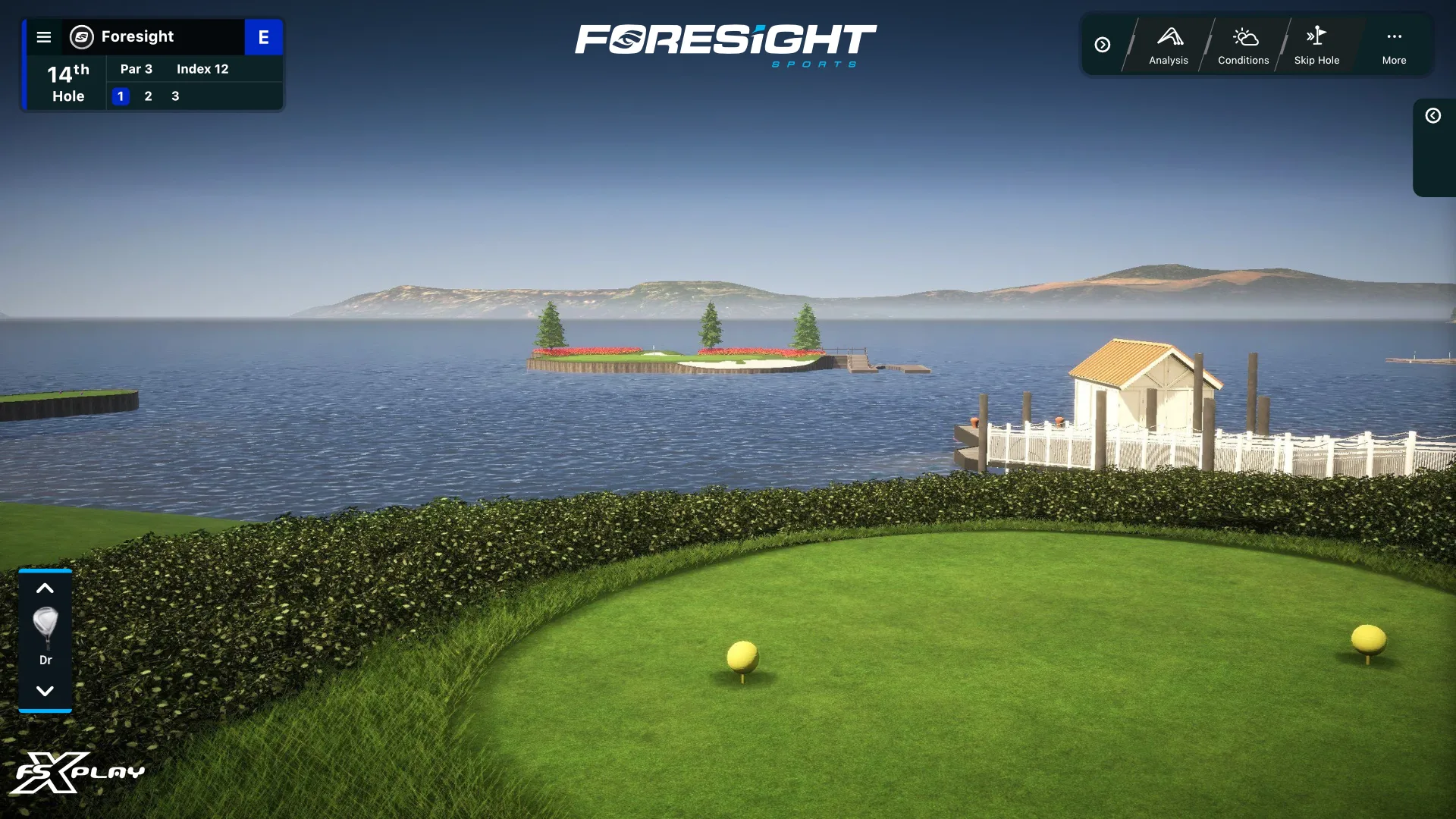Viewport: 1456px width, 819px height.
Task: Open the Conditions settings
Action: [x=1243, y=45]
